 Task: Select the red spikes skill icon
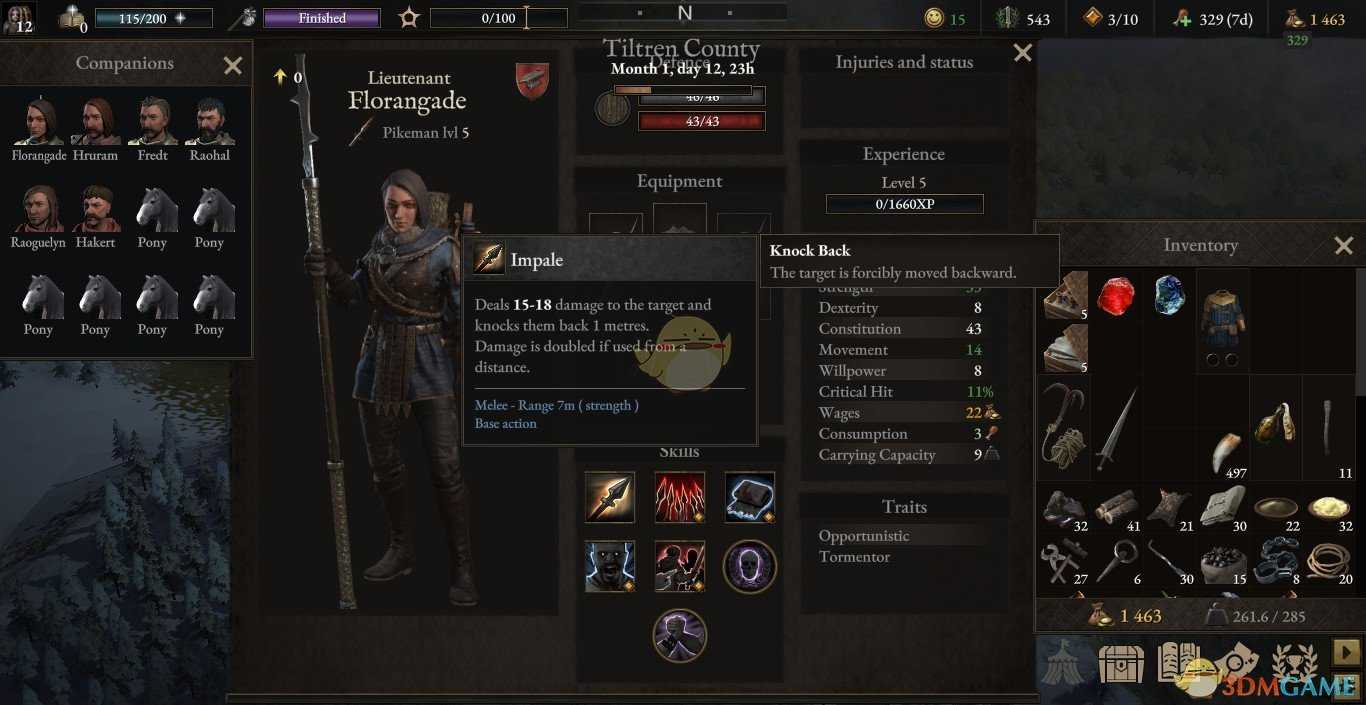pos(680,497)
